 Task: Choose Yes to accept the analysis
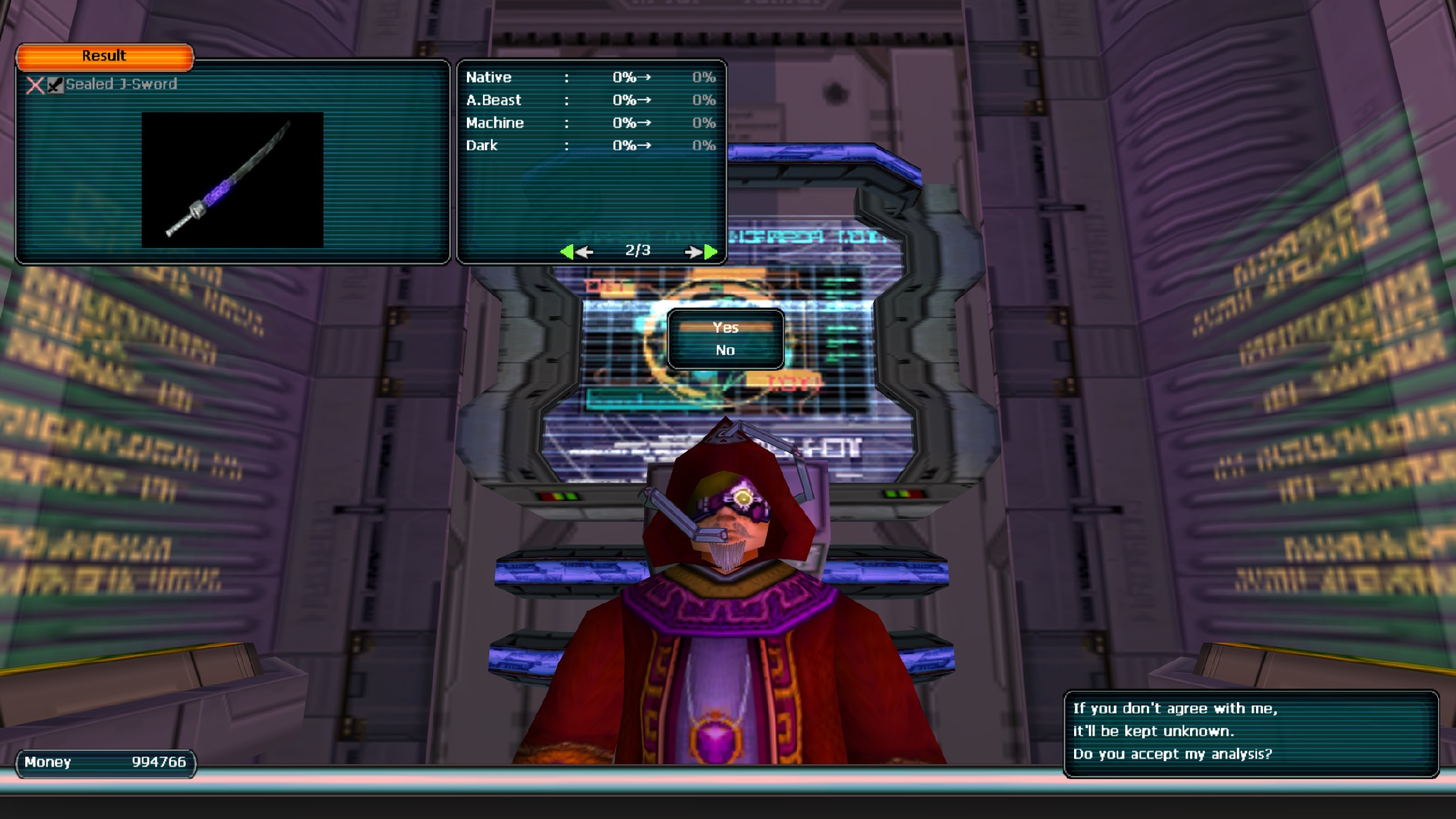pyautogui.click(x=725, y=327)
